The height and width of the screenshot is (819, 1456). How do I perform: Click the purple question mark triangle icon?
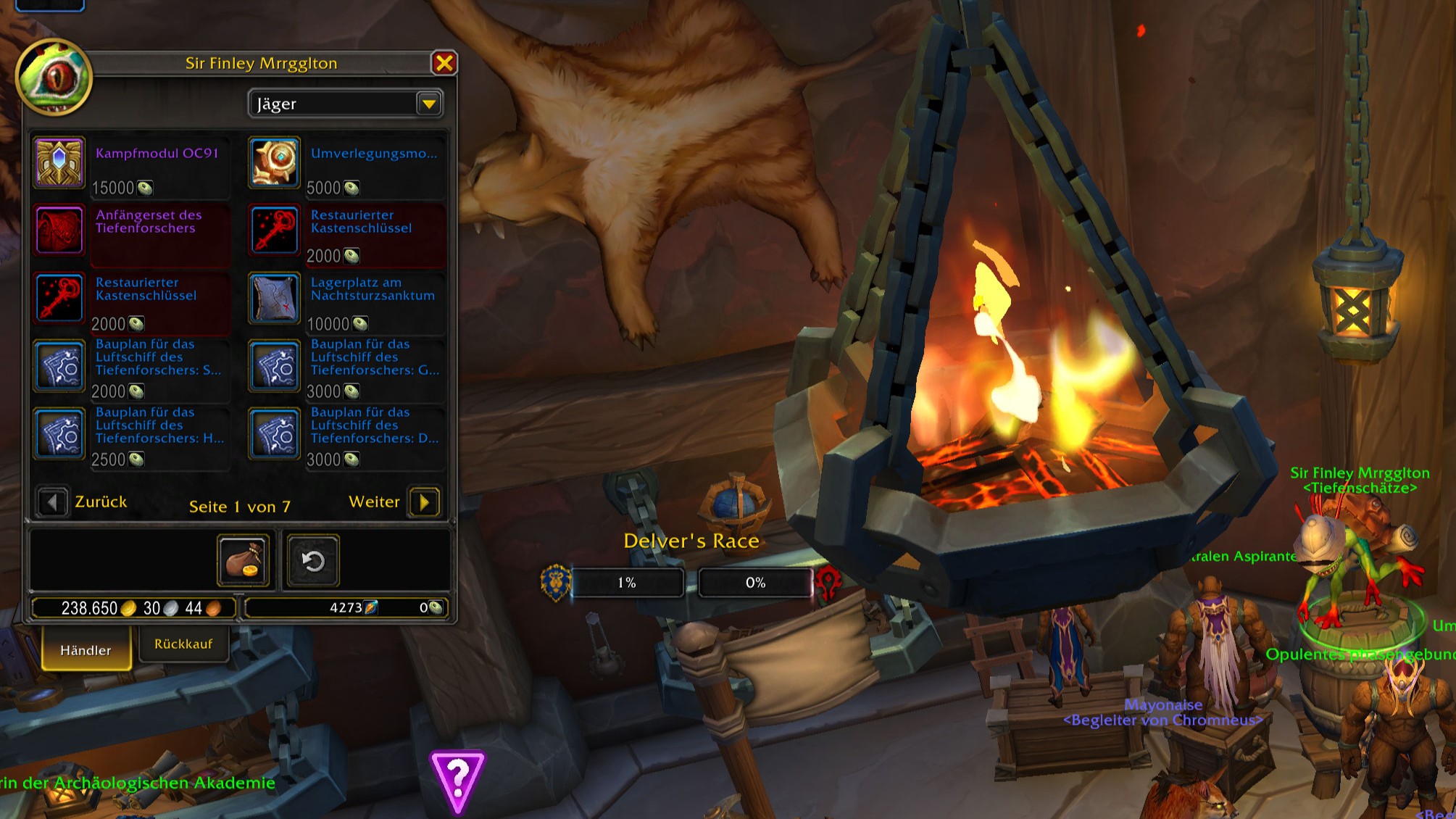pyautogui.click(x=457, y=781)
